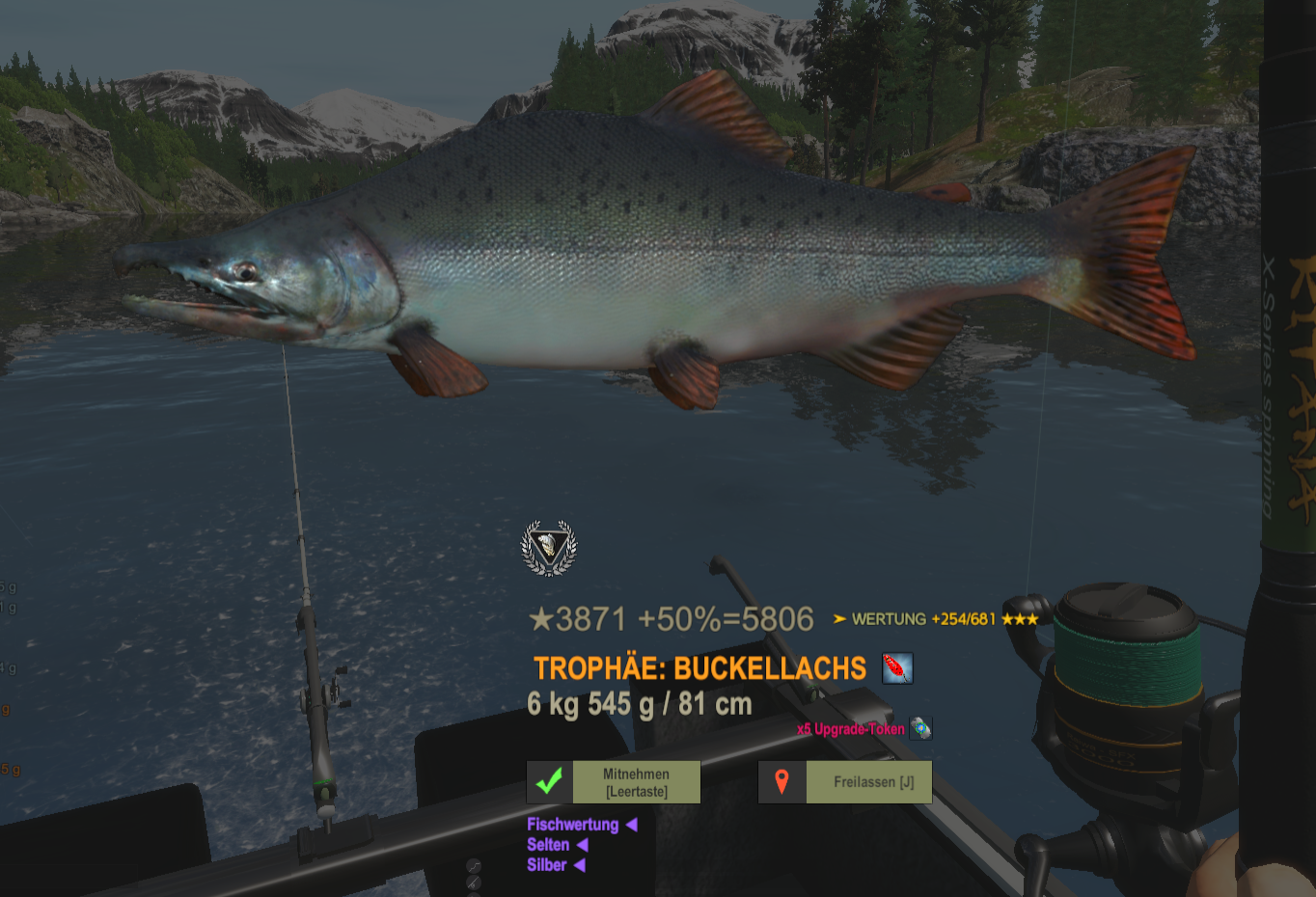The height and width of the screenshot is (897, 1316).
Task: Open the trophy laurel badge emblem
Action: coord(549,548)
